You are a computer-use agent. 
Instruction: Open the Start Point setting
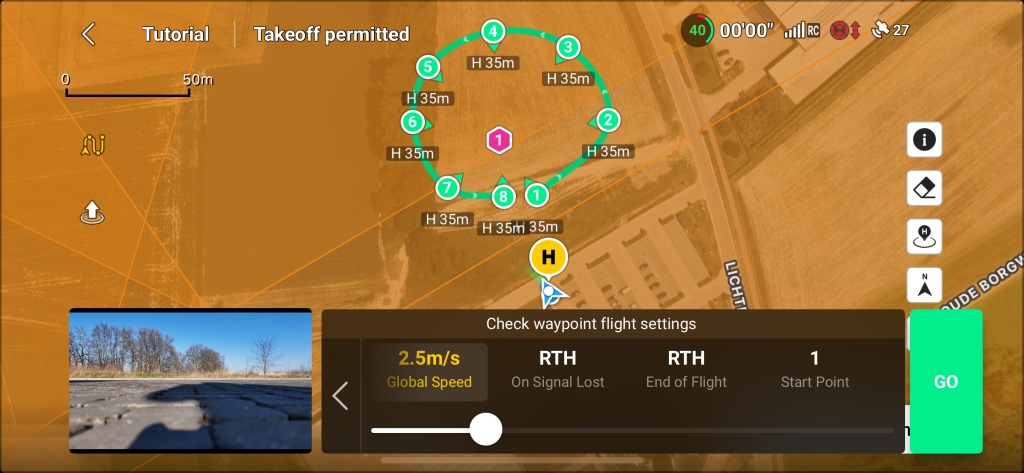coord(815,369)
